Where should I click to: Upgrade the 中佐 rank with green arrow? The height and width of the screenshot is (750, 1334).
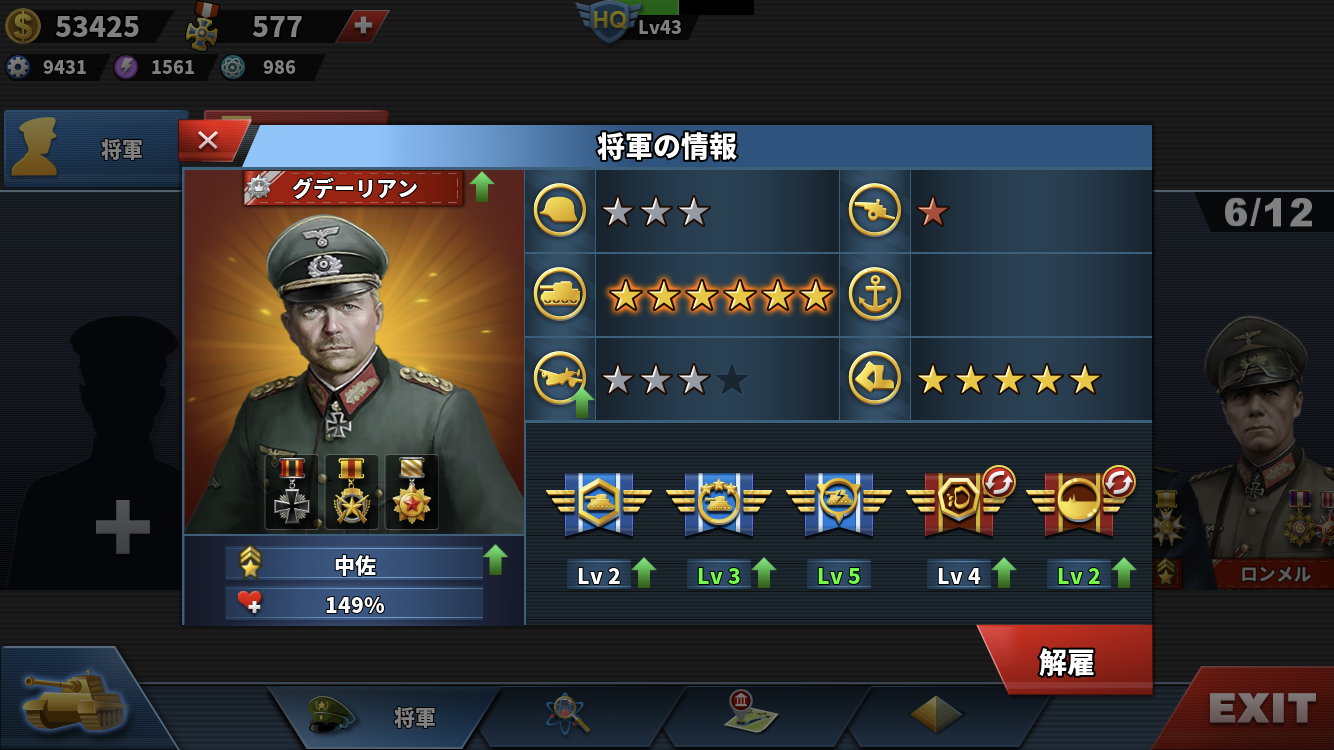[x=495, y=561]
